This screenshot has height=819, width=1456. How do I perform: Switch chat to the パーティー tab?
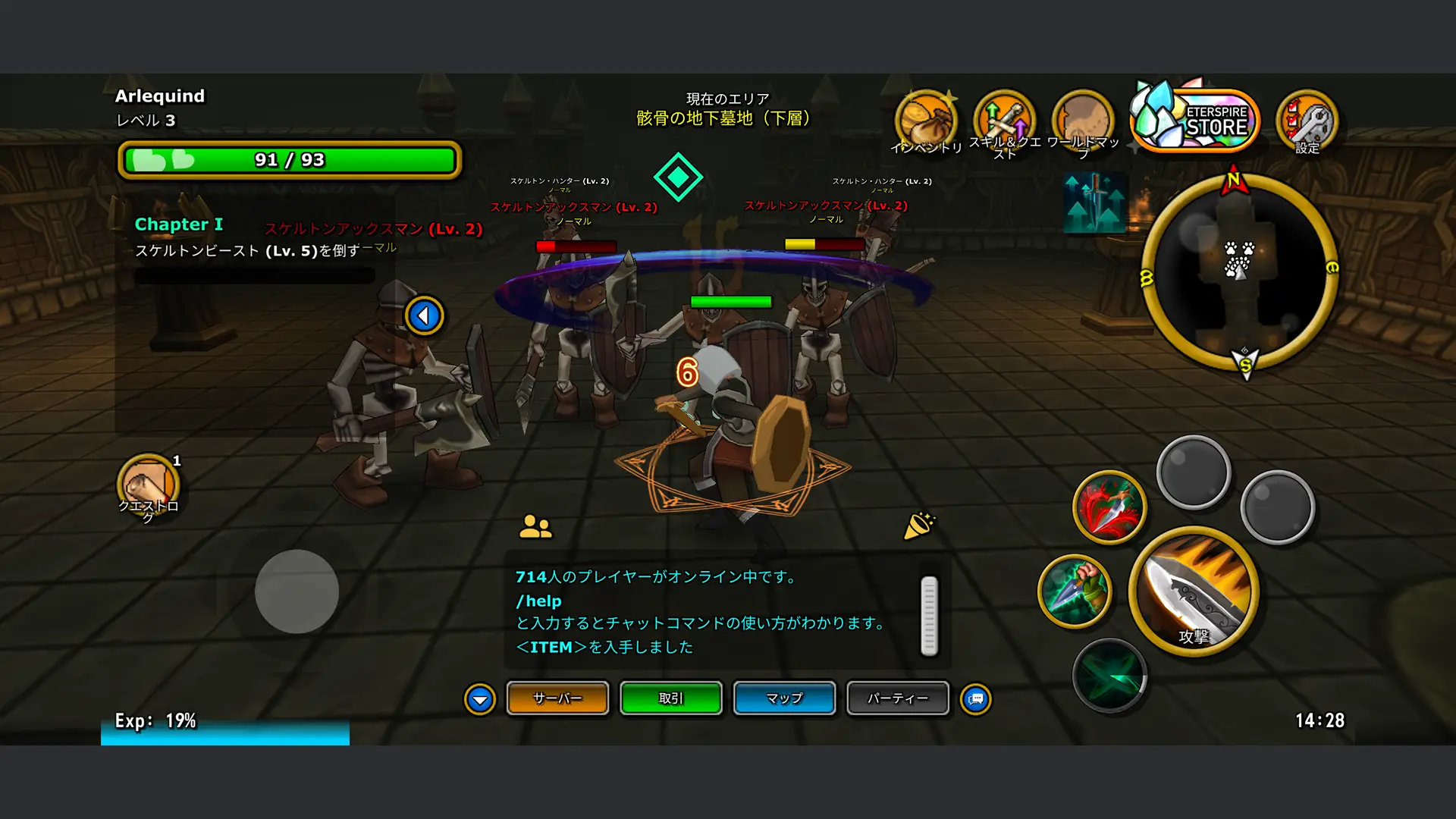pyautogui.click(x=898, y=698)
